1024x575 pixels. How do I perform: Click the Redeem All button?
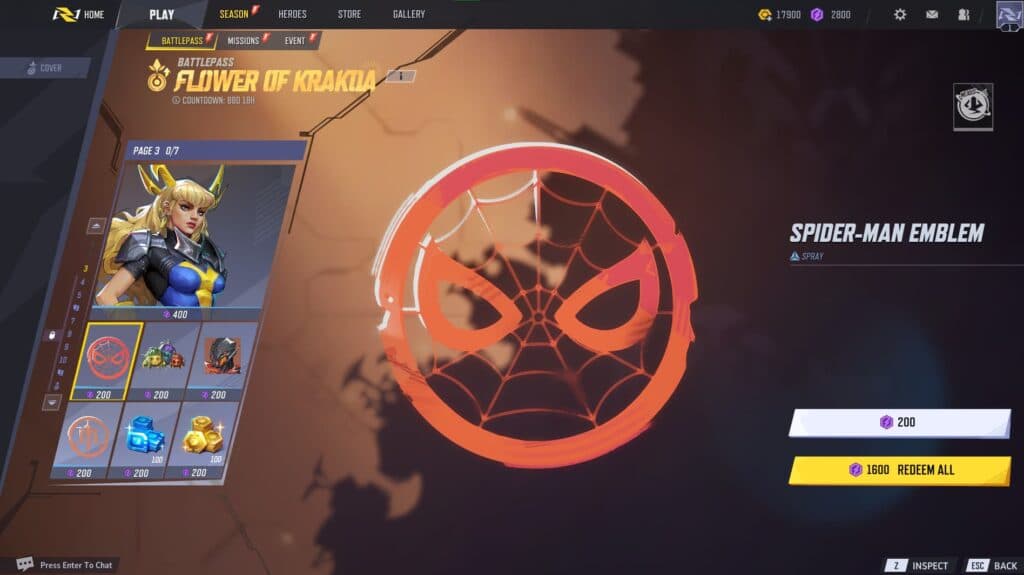(x=898, y=470)
